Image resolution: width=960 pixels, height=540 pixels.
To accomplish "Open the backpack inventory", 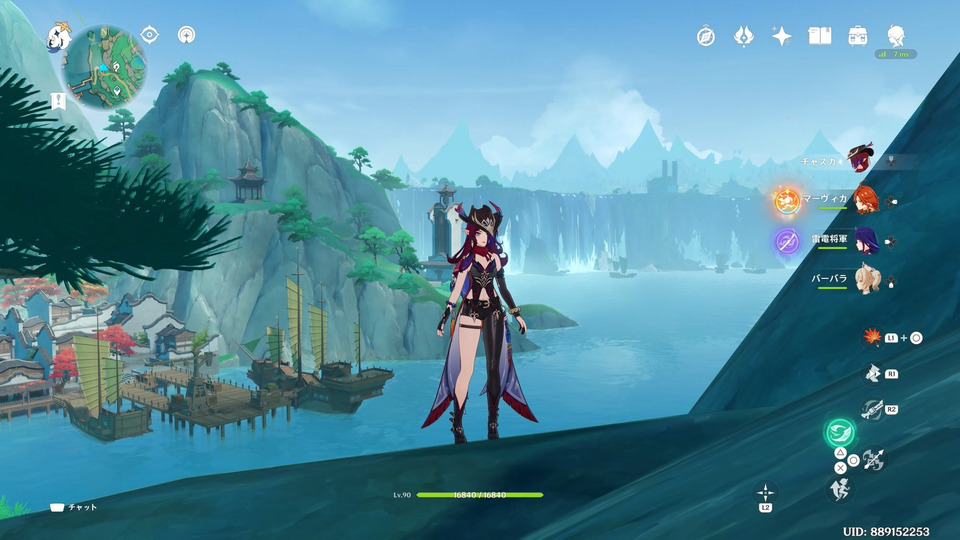I will point(858,36).
